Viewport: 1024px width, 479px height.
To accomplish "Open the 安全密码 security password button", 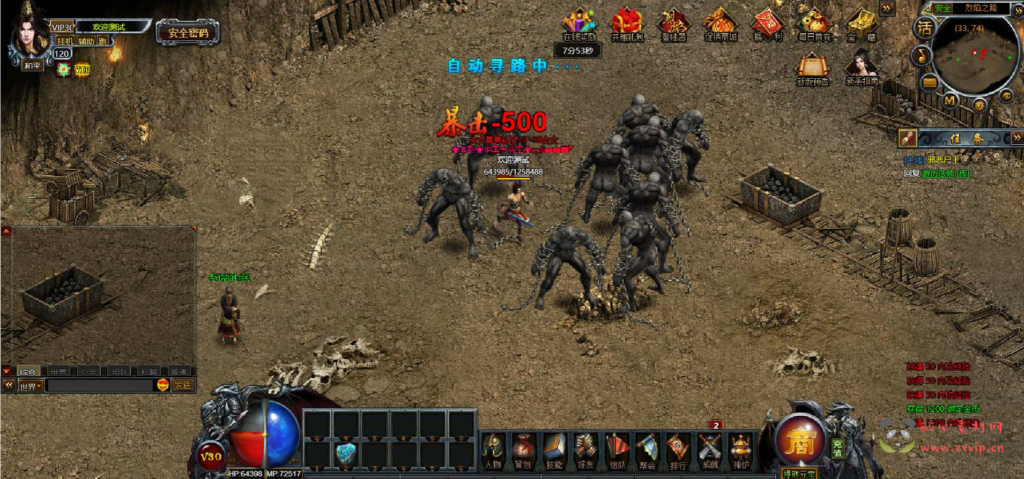I will tap(188, 32).
